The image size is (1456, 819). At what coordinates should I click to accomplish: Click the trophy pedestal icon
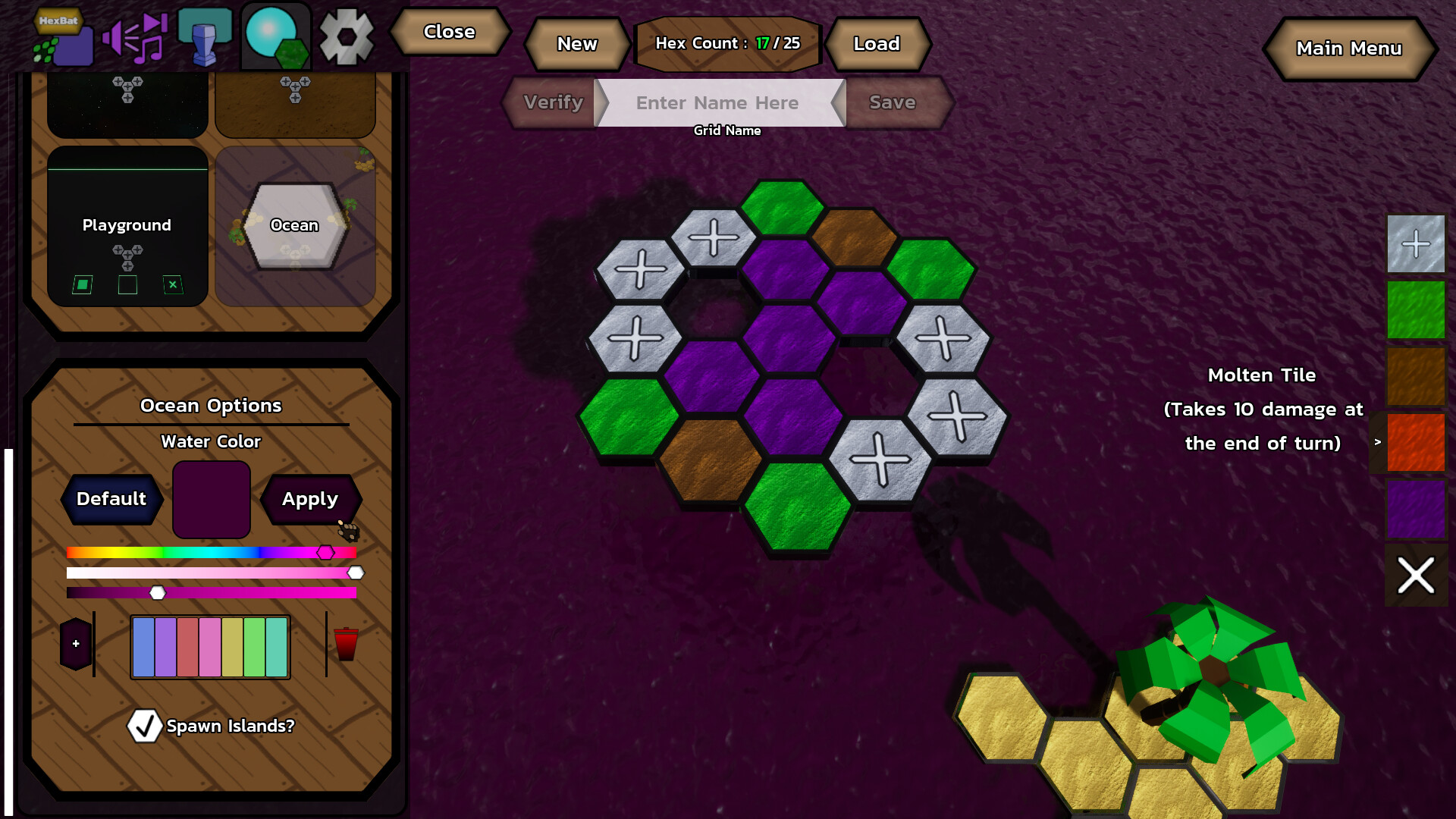click(205, 33)
